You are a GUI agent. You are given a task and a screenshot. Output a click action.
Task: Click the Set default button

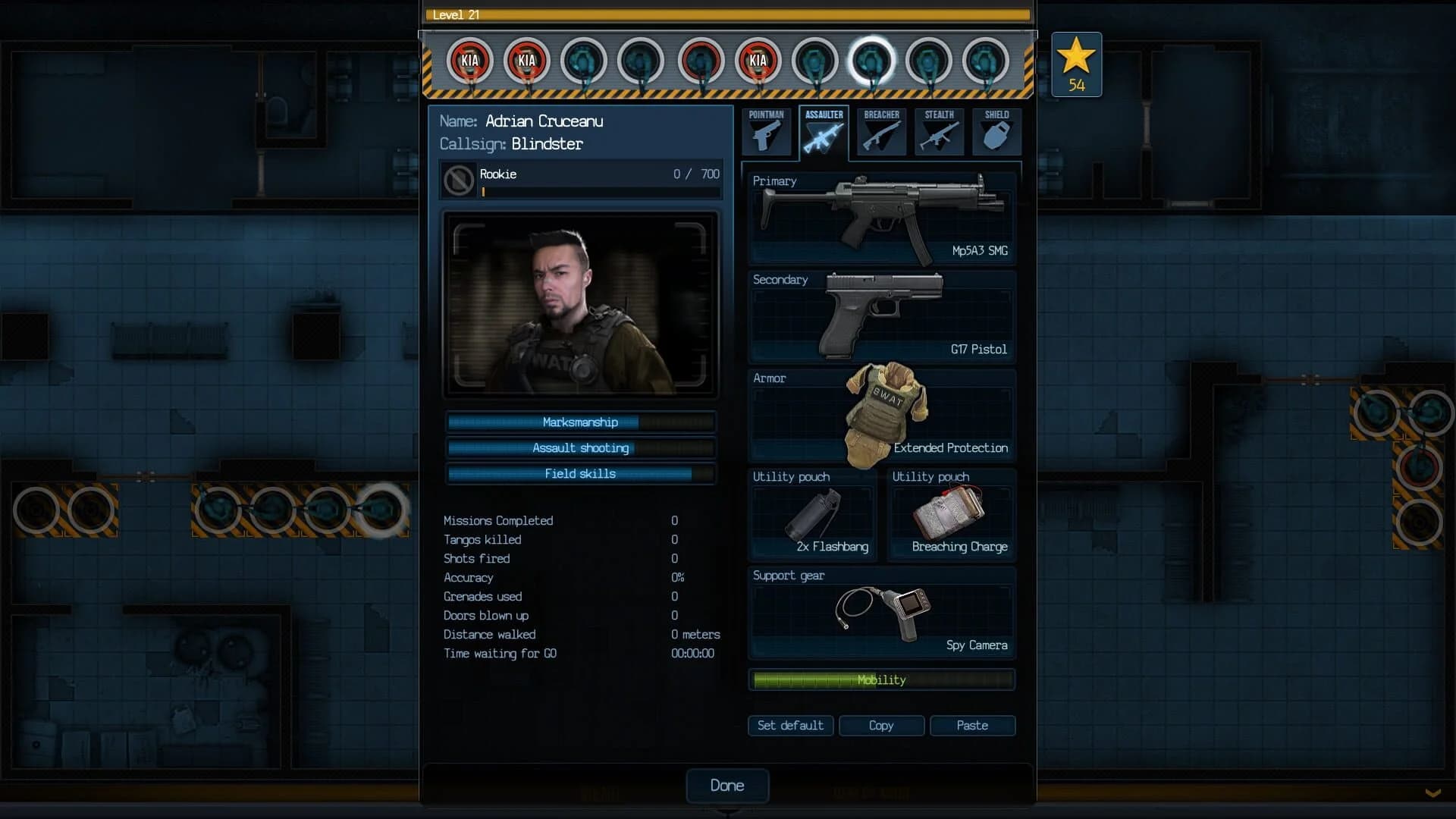(x=790, y=726)
